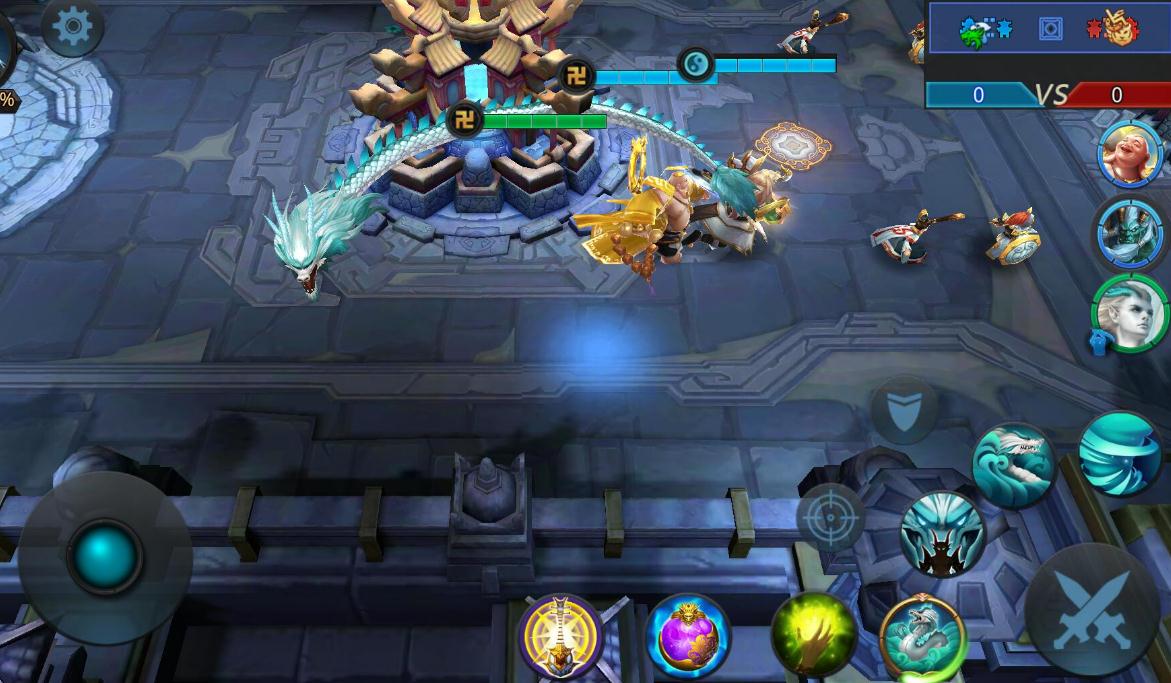This screenshot has width=1171, height=683.
Task: Use the horned demon mask skill
Action: point(941,534)
